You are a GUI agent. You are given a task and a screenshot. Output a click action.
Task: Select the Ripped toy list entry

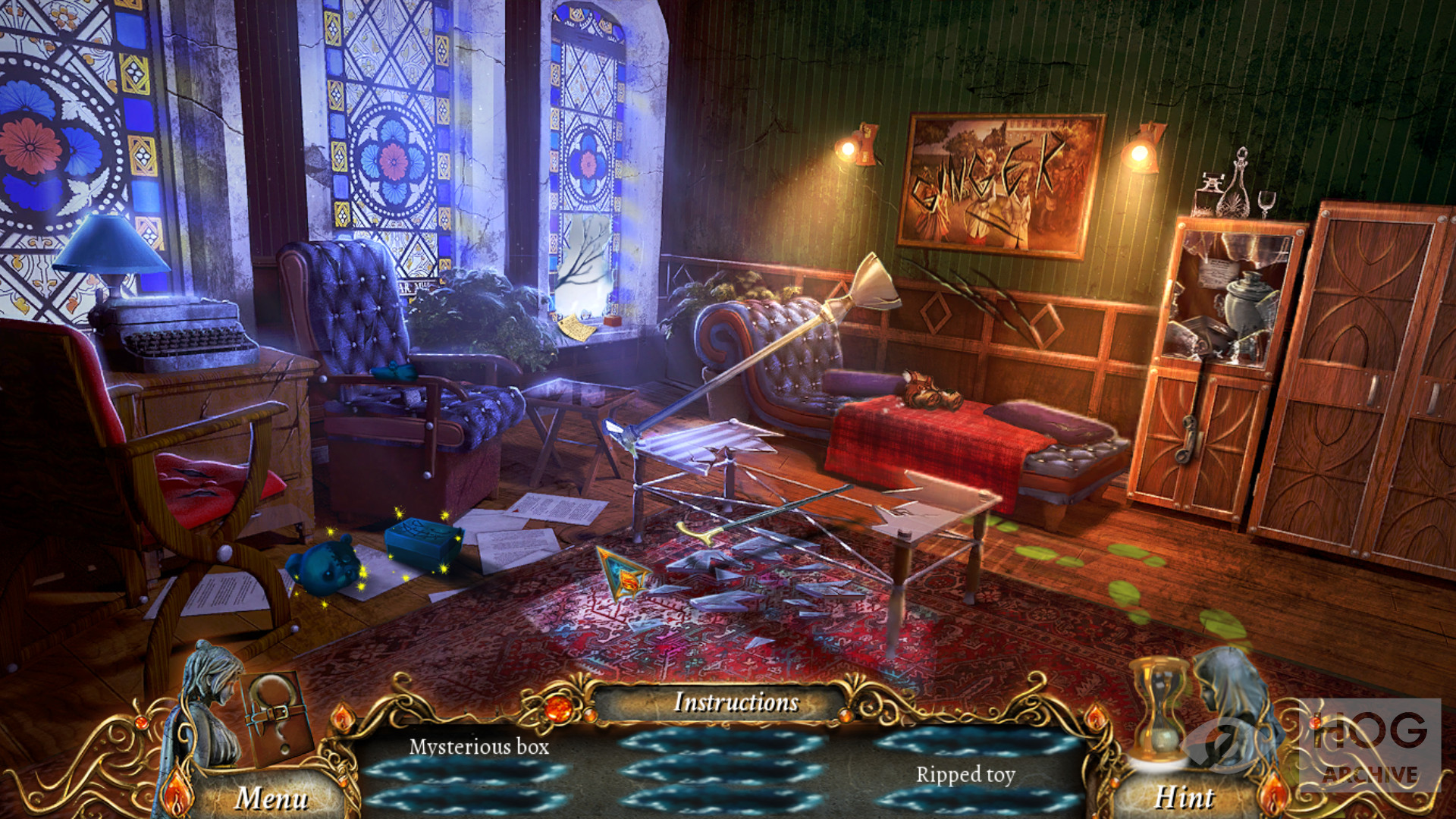(x=965, y=774)
